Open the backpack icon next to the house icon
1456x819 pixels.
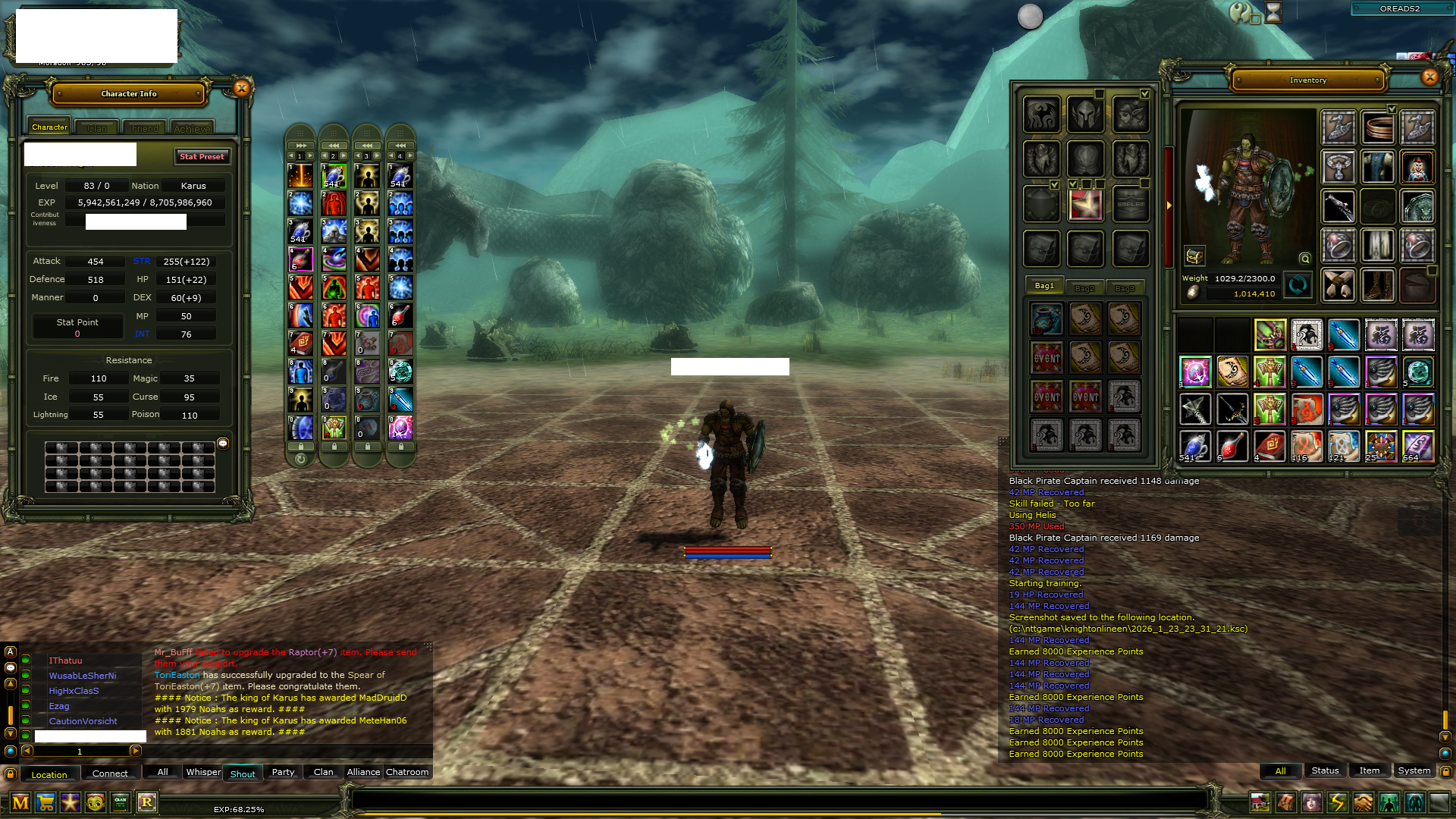[1285, 801]
